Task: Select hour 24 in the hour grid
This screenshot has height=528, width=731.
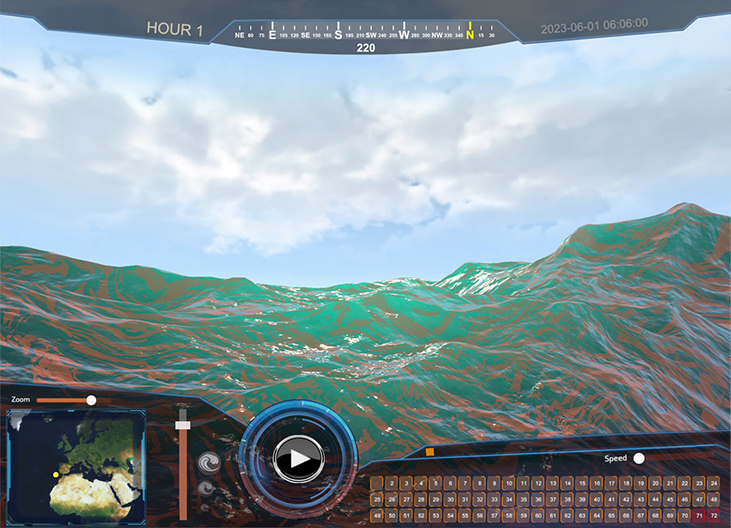Action: (x=714, y=483)
